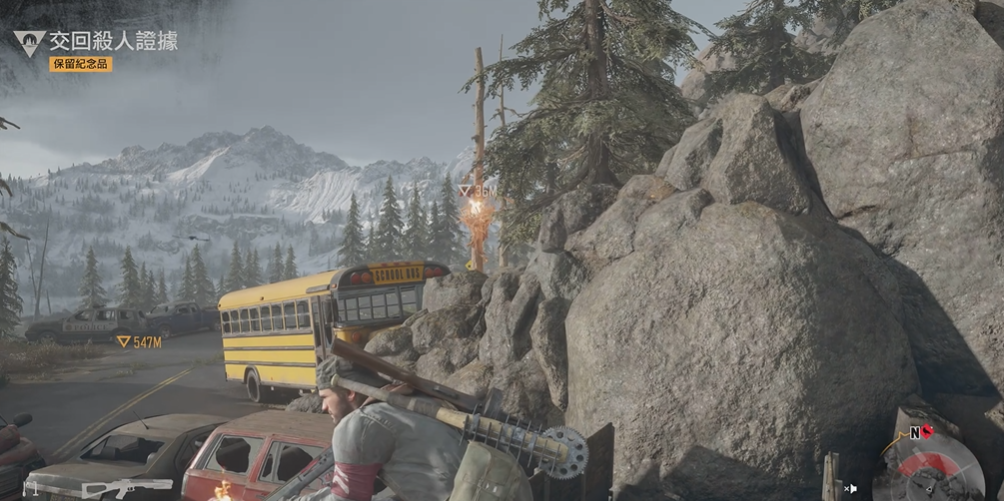The width and height of the screenshot is (1004, 501).
Task: Open the 交回殺人證據 quest tracker
Action: tap(113, 41)
